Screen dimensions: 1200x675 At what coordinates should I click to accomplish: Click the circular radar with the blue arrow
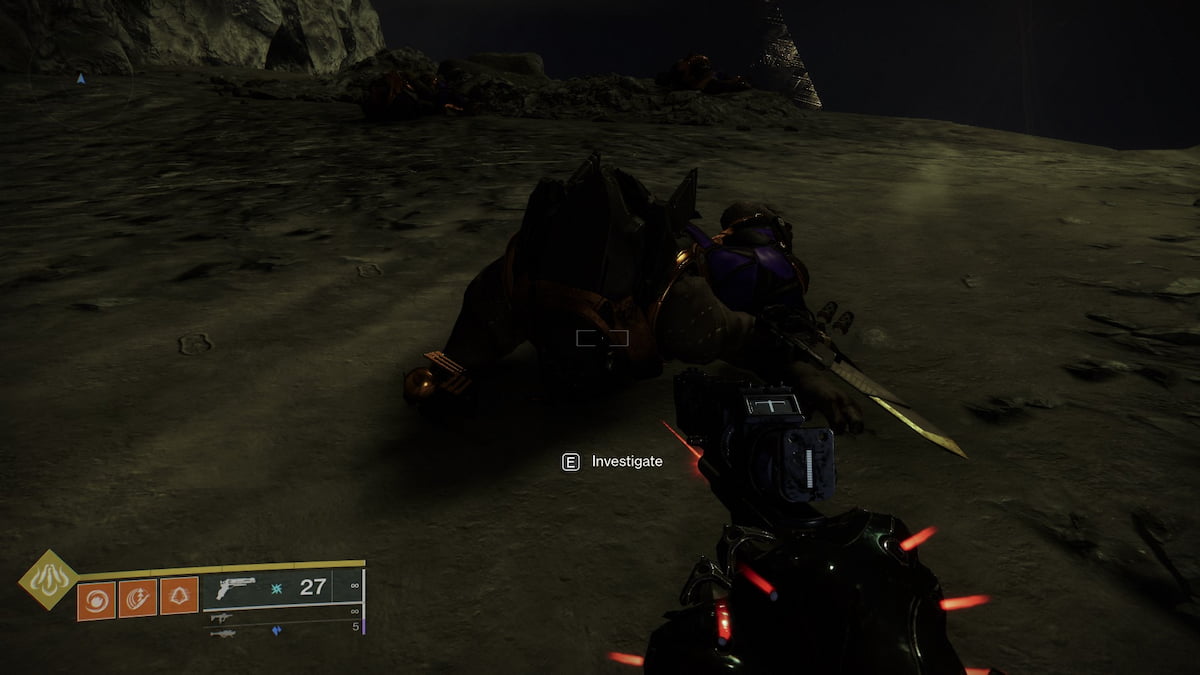coord(81,80)
